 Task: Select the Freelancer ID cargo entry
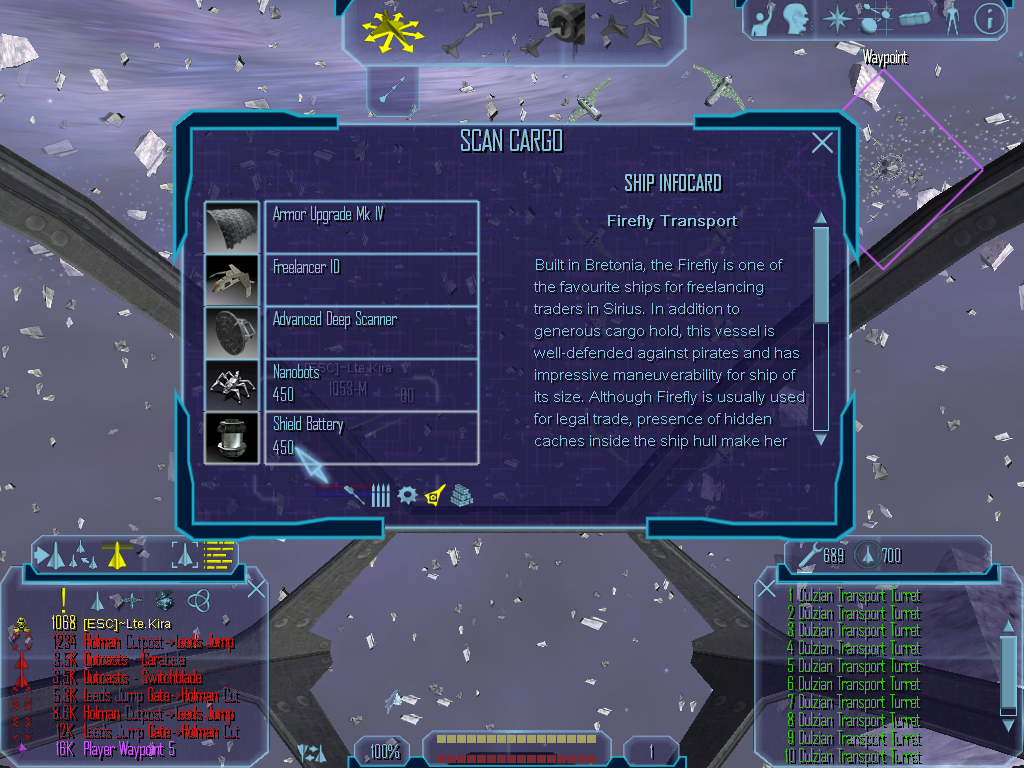(371, 279)
